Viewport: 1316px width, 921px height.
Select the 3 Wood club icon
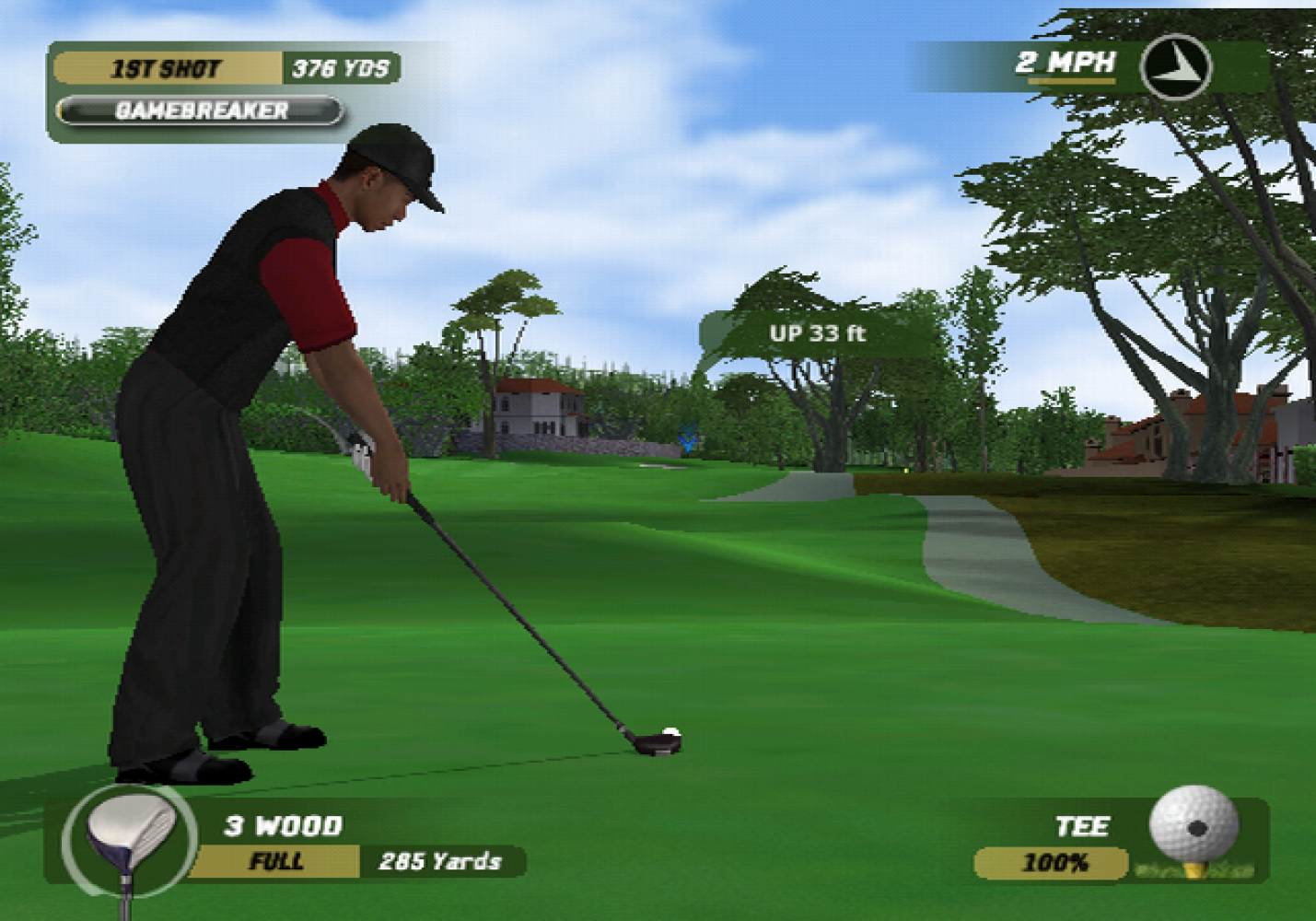129,838
